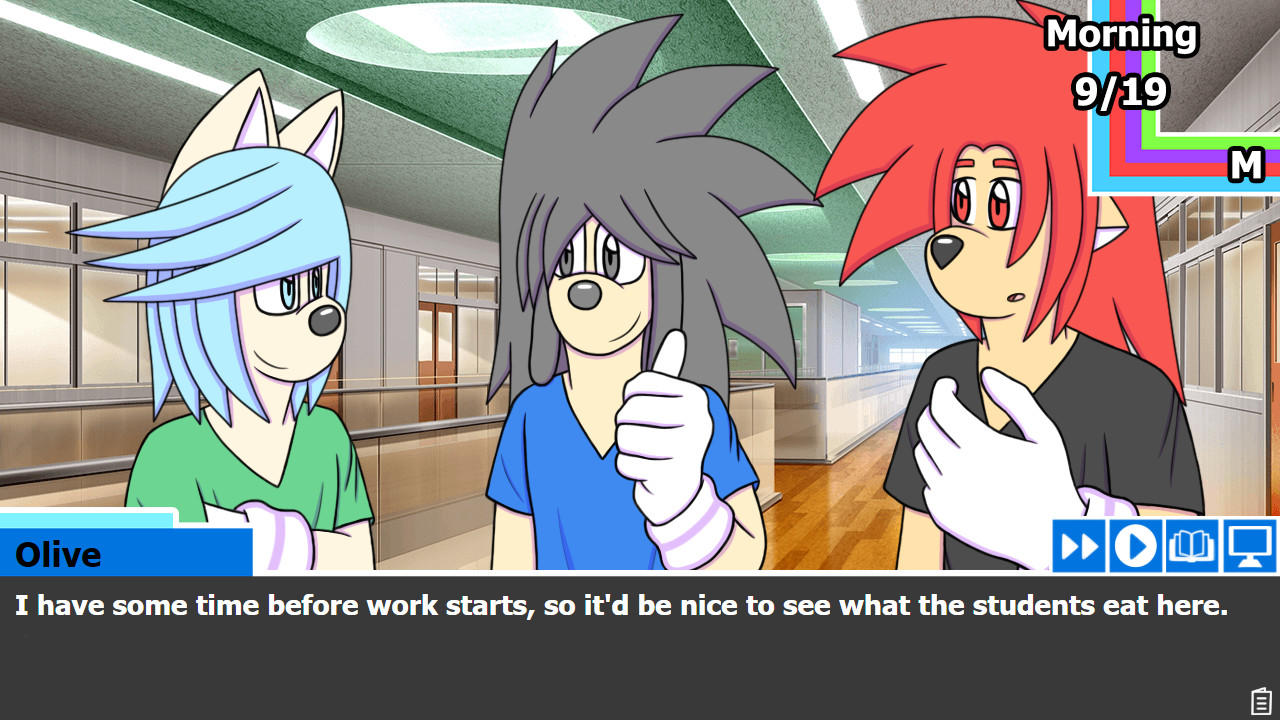1280x720 pixels.
Task: Select the auto-play icon in the quick menu
Action: click(x=1136, y=546)
